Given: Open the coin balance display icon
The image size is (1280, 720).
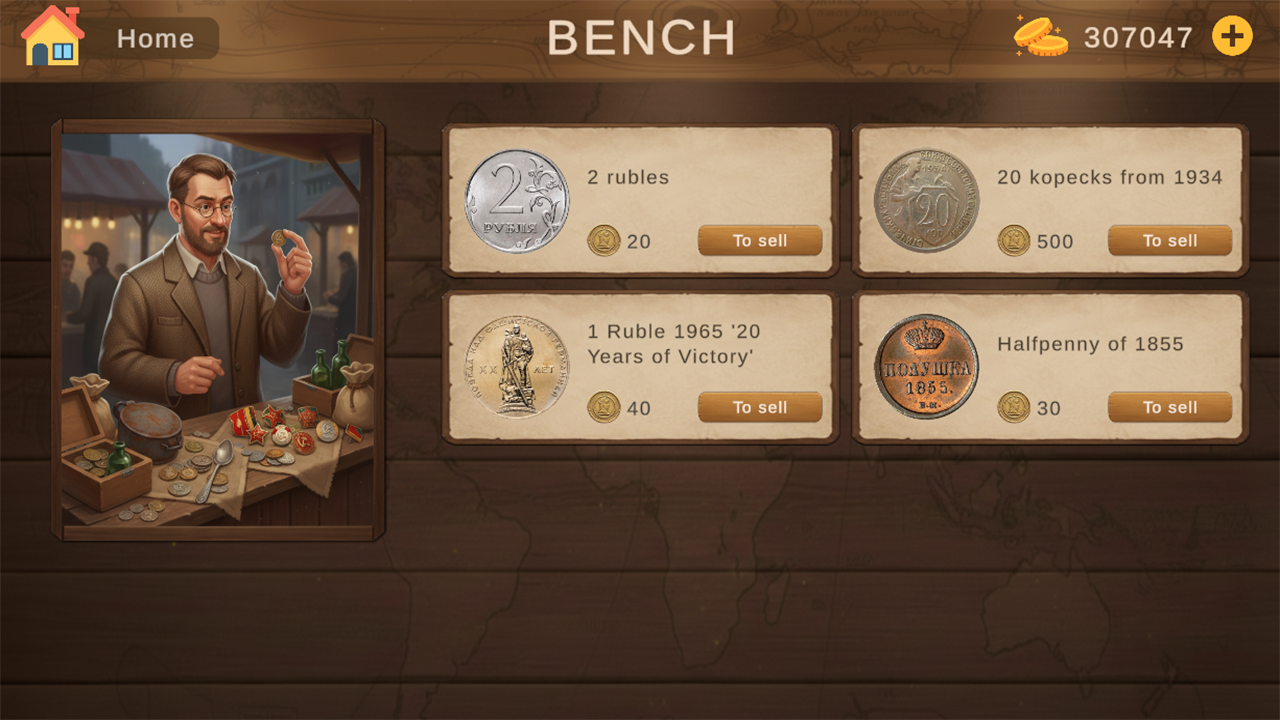Looking at the screenshot, I should coord(1040,36).
